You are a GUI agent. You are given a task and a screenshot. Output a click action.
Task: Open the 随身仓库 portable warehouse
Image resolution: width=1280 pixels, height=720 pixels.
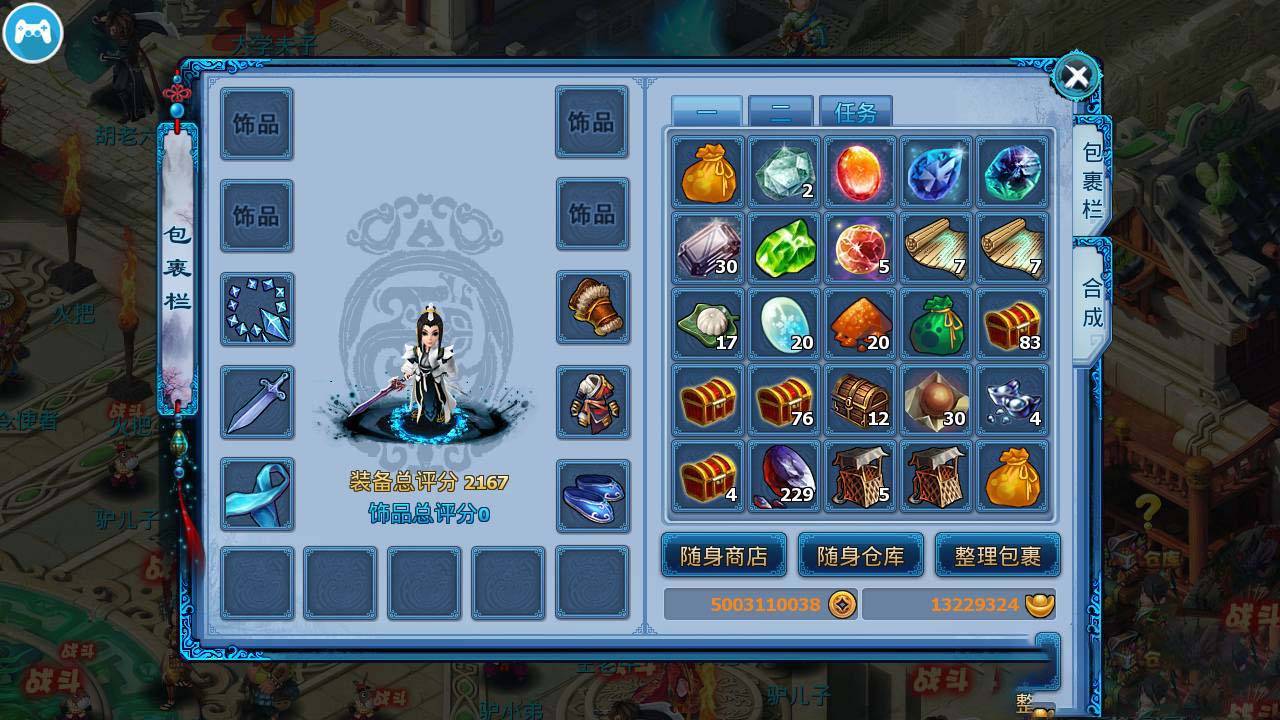[861, 554]
